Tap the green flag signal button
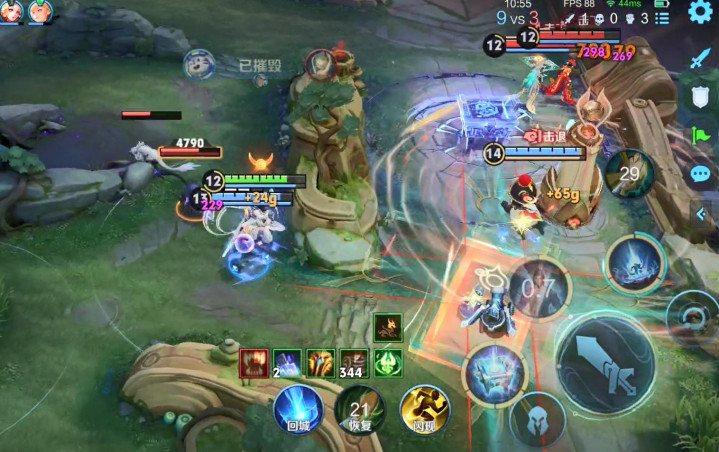 pyautogui.click(x=700, y=135)
